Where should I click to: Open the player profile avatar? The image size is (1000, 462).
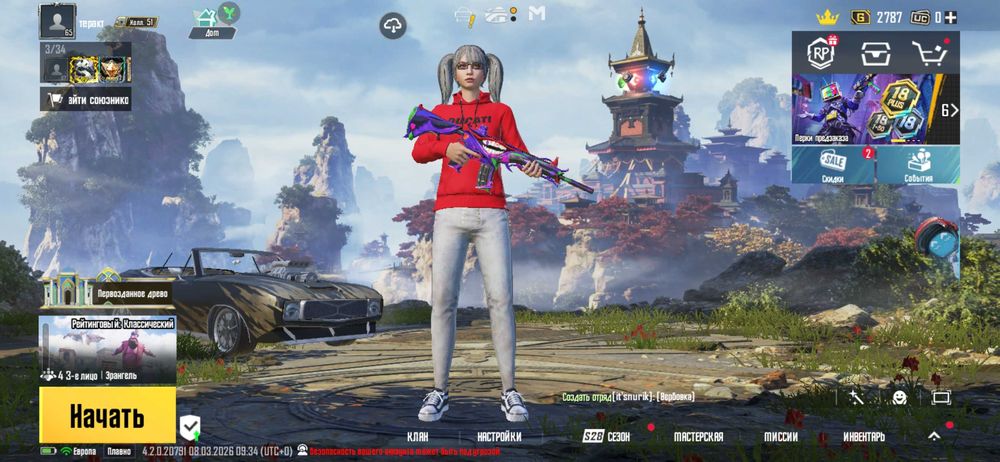pos(57,20)
